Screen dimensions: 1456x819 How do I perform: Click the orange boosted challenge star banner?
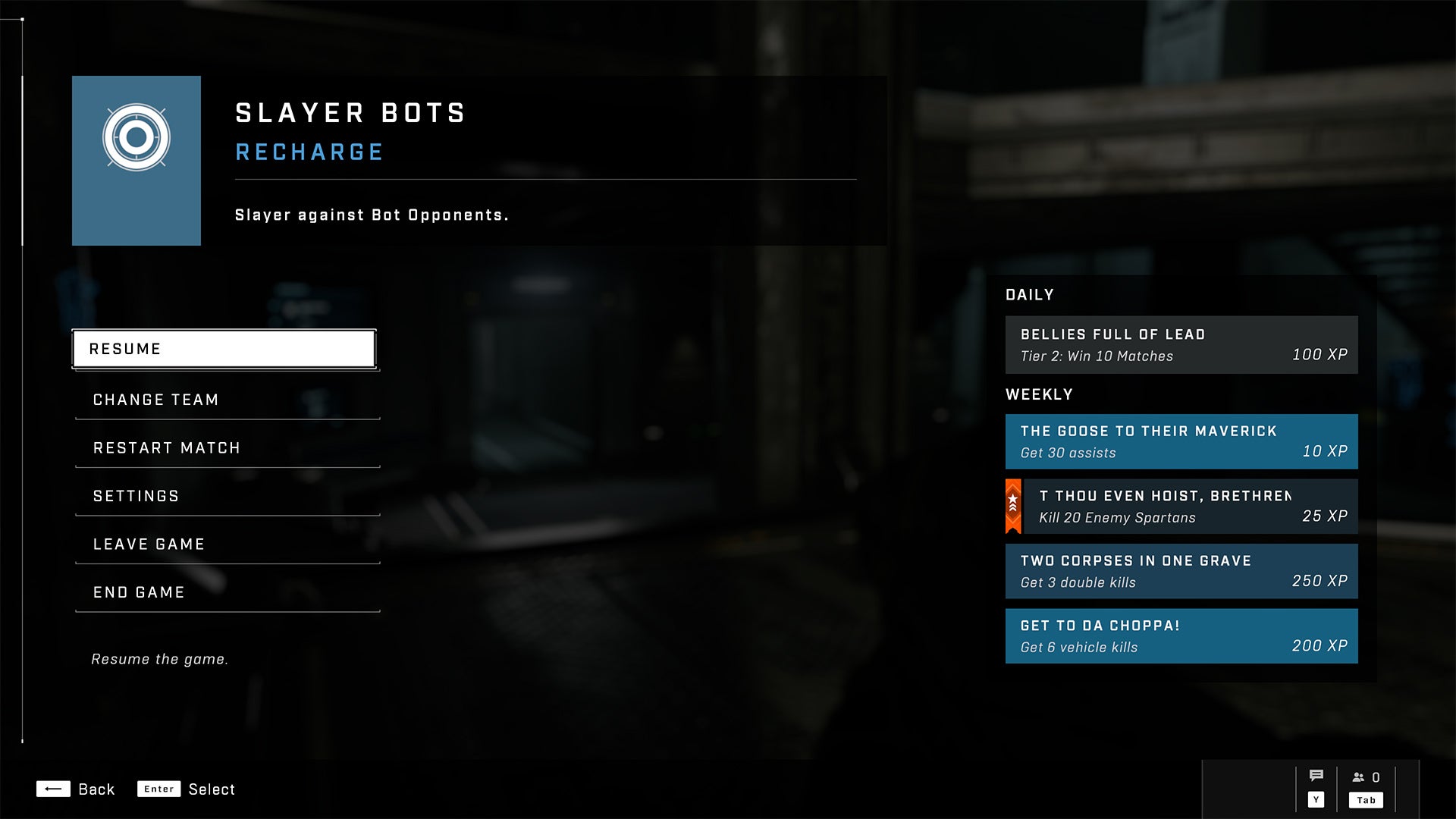click(x=1014, y=505)
